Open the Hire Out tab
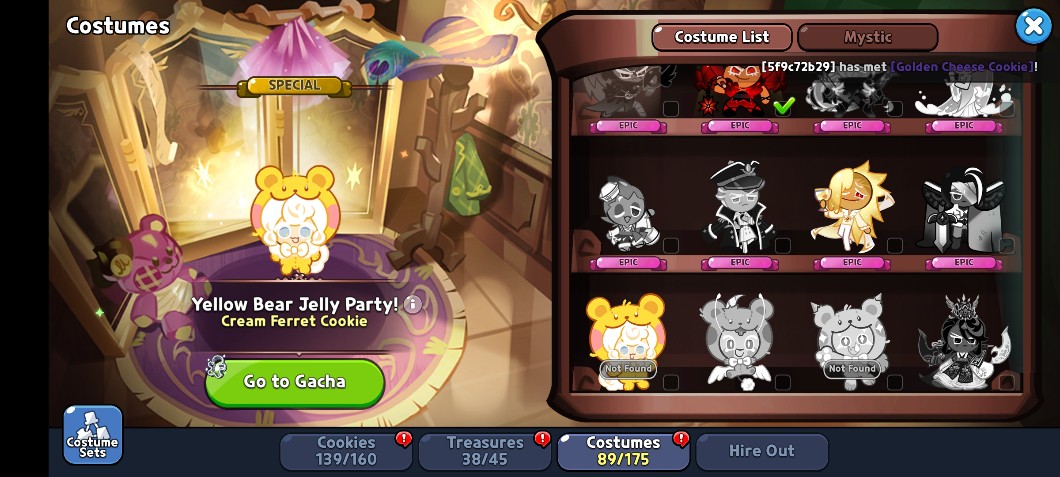 [x=762, y=451]
